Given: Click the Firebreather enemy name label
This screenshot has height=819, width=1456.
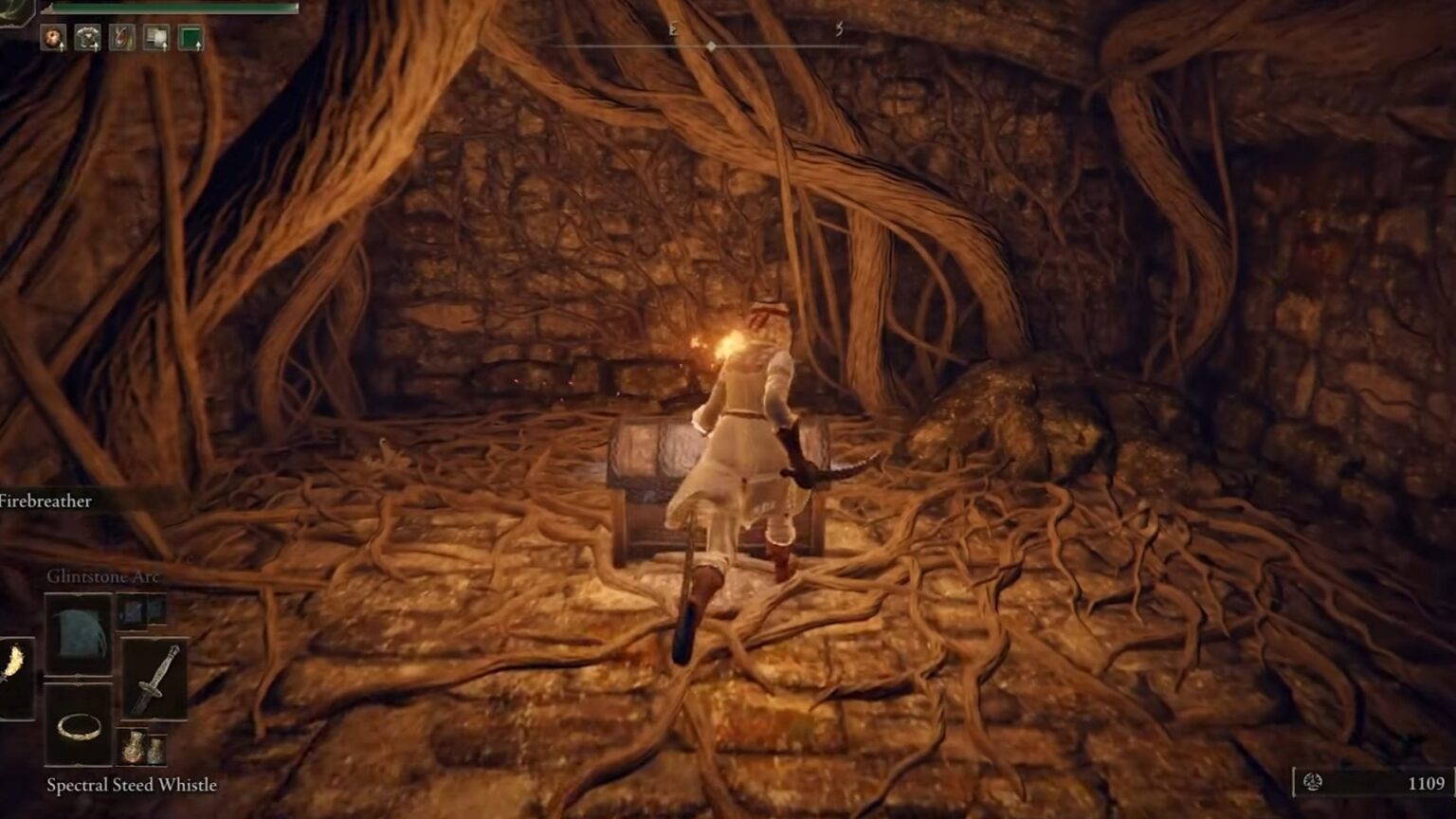Looking at the screenshot, I should pyautogui.click(x=45, y=502).
